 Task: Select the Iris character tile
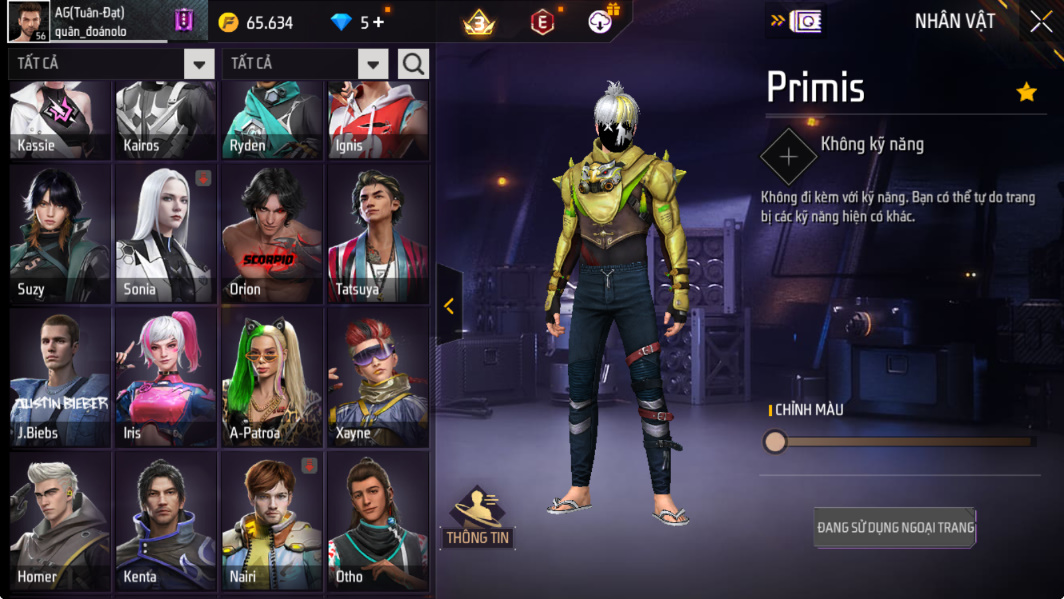pyautogui.click(x=166, y=377)
